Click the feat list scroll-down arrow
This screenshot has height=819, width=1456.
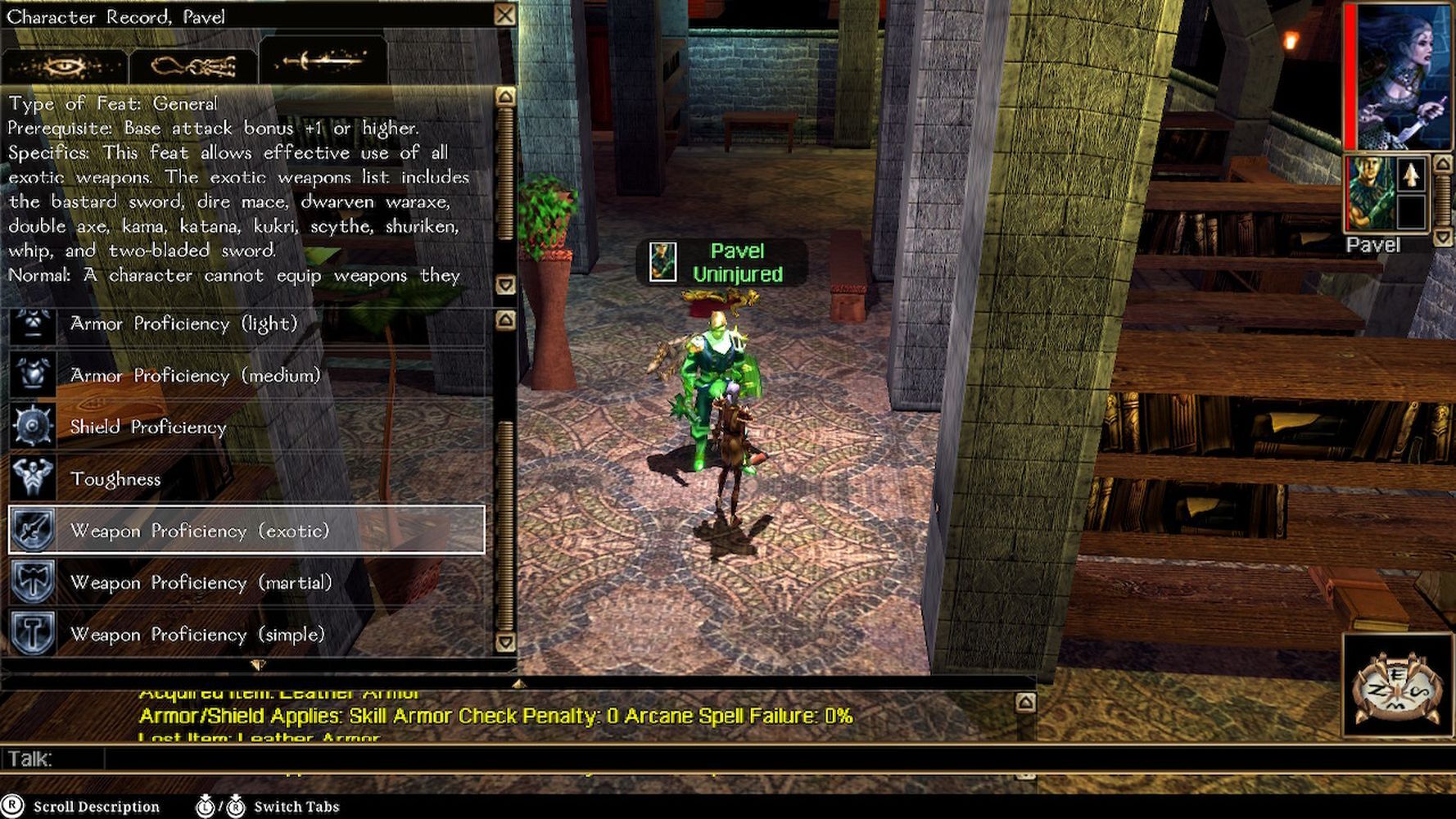click(x=505, y=642)
